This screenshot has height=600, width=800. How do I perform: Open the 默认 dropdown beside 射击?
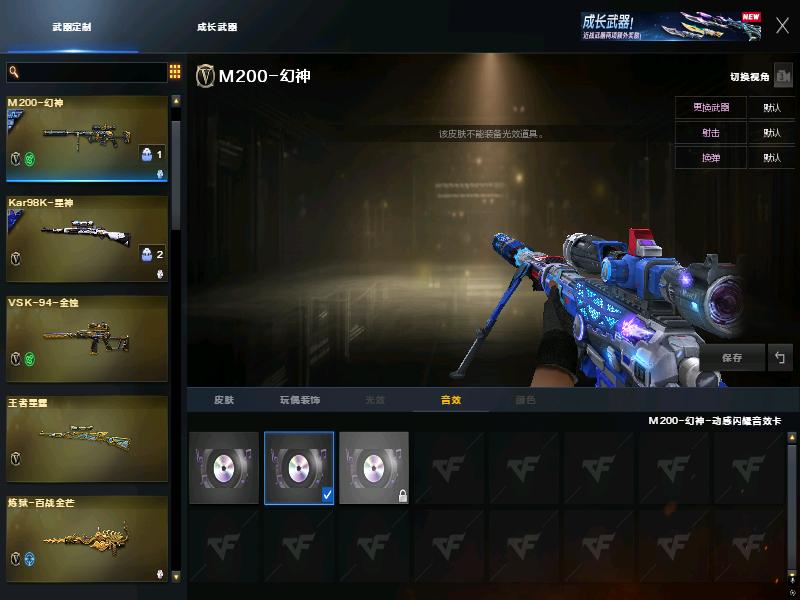[x=772, y=132]
